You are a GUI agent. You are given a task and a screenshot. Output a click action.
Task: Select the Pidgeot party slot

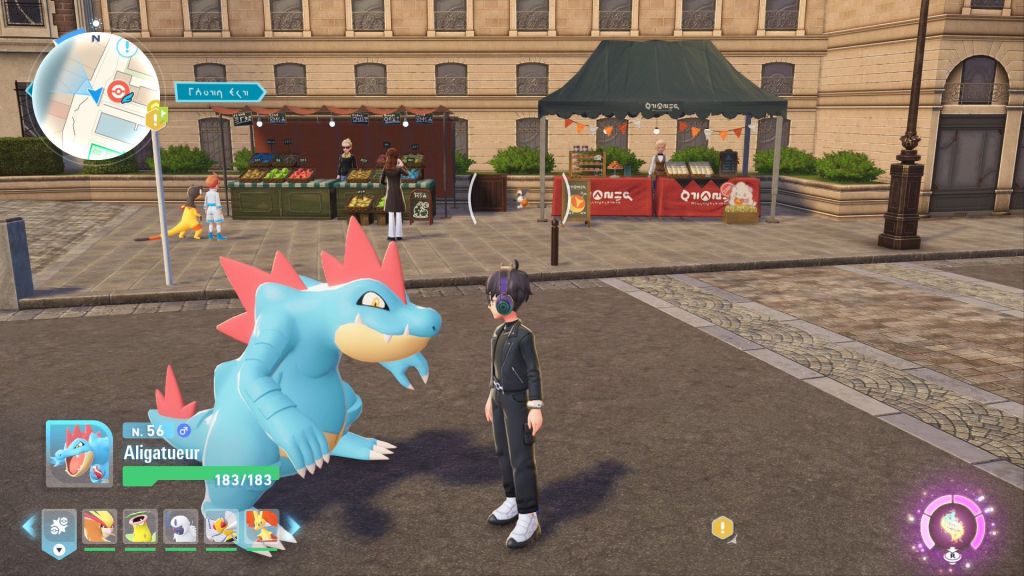[x=99, y=525]
